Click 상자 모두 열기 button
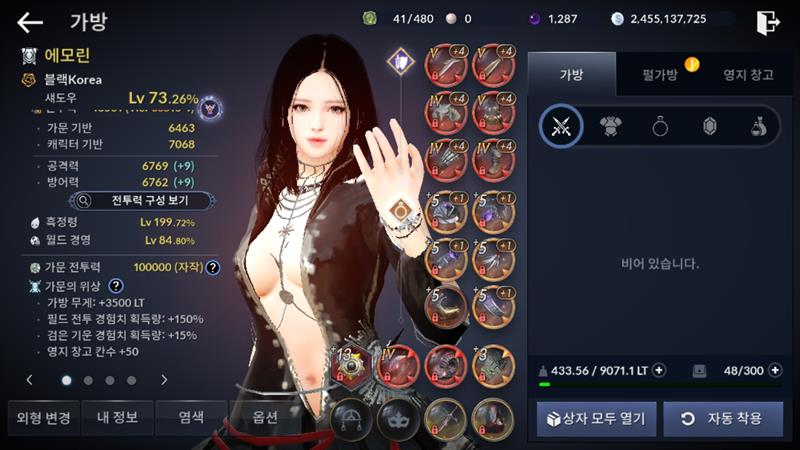The image size is (800, 450). point(596,418)
